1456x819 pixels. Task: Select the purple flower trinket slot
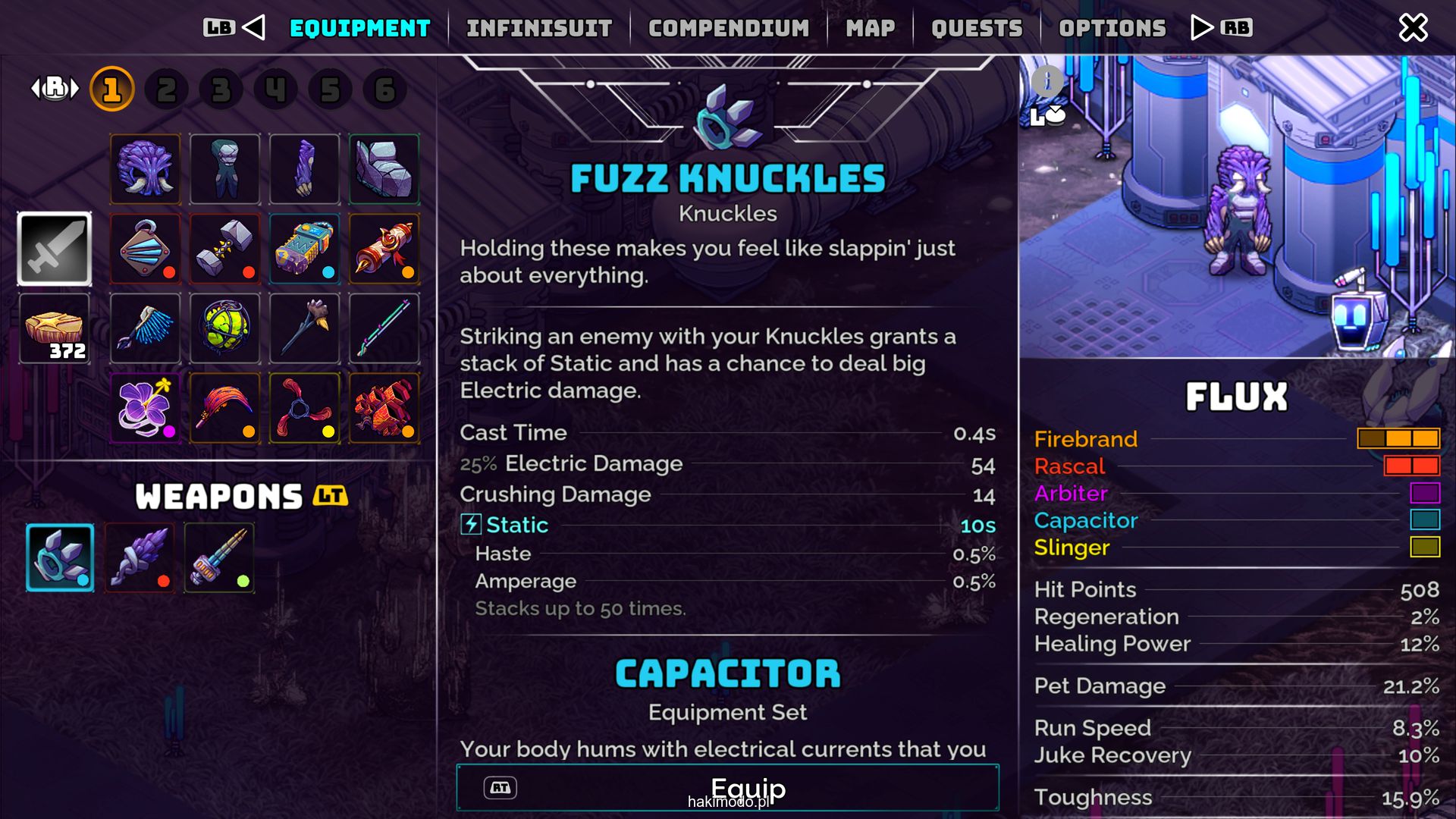point(146,408)
